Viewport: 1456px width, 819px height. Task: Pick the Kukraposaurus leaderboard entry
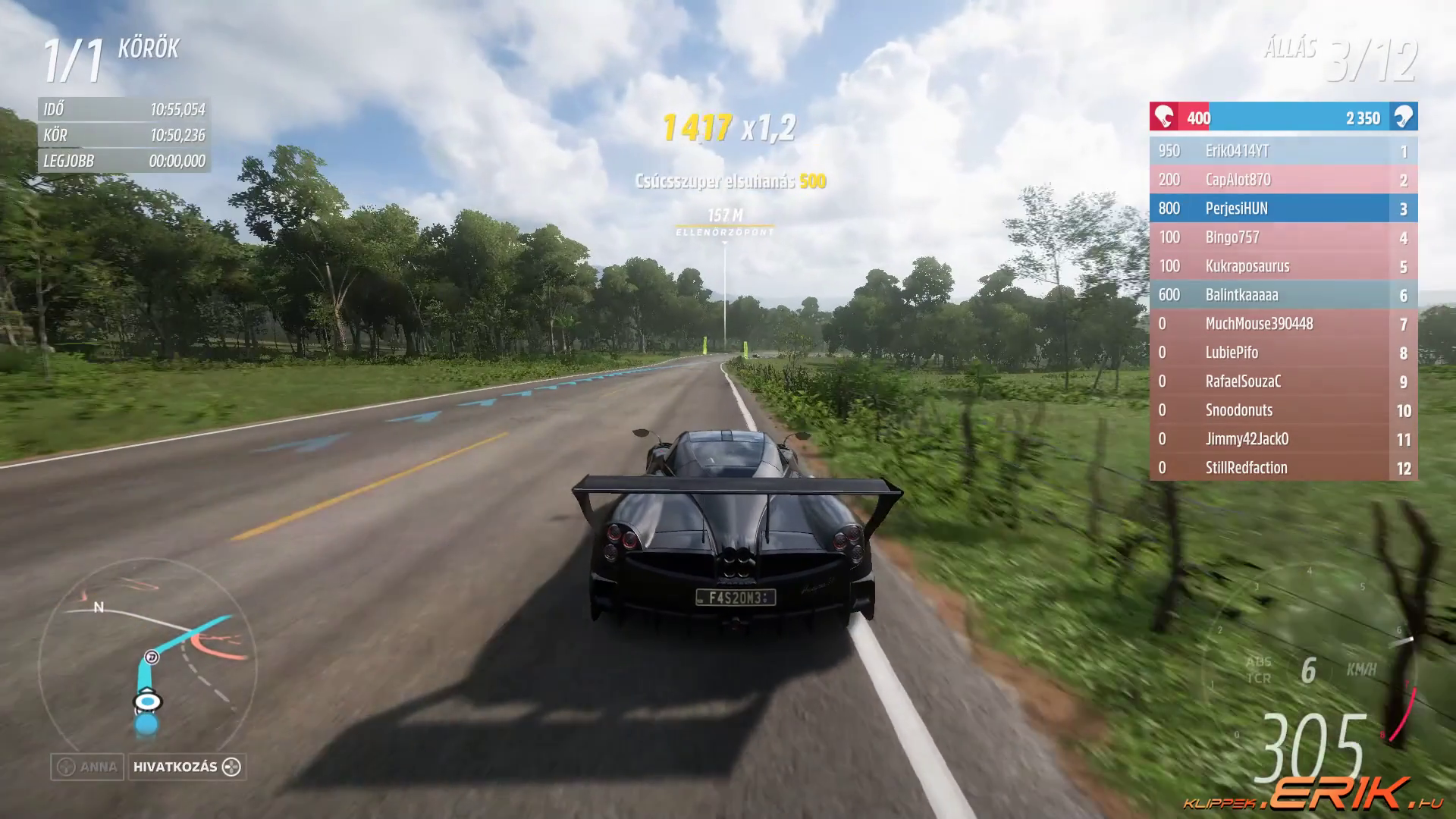tap(1283, 266)
